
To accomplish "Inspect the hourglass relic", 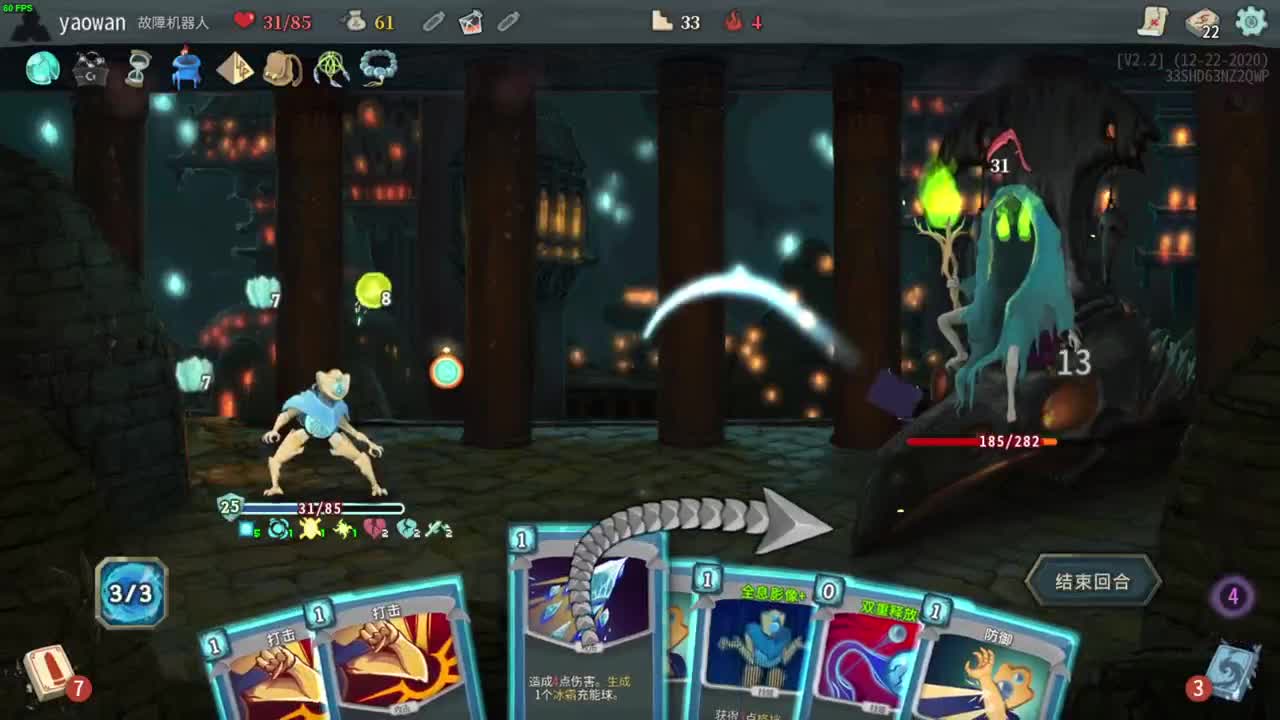I will pyautogui.click(x=138, y=68).
